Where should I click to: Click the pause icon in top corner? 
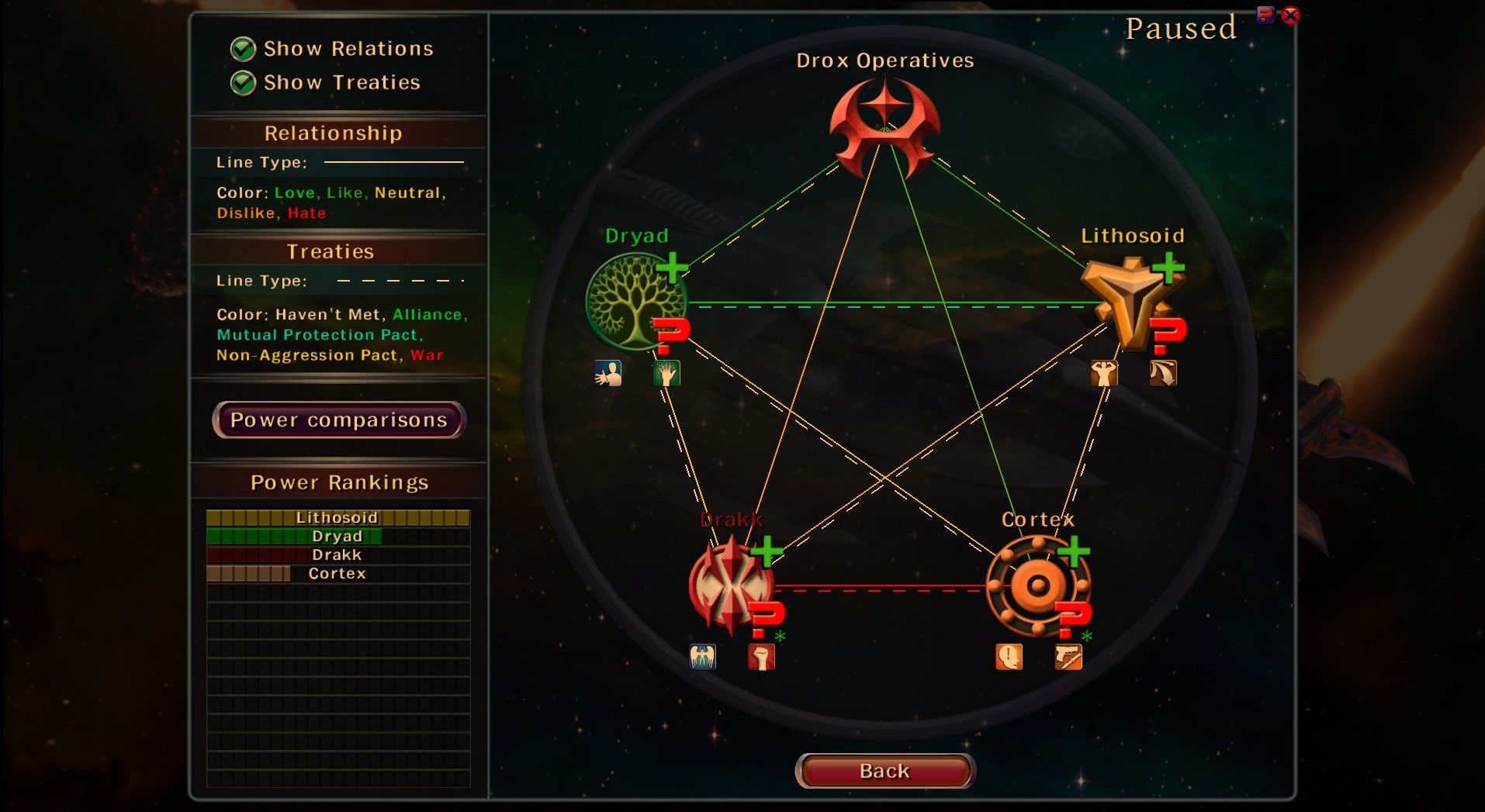tap(1265, 15)
